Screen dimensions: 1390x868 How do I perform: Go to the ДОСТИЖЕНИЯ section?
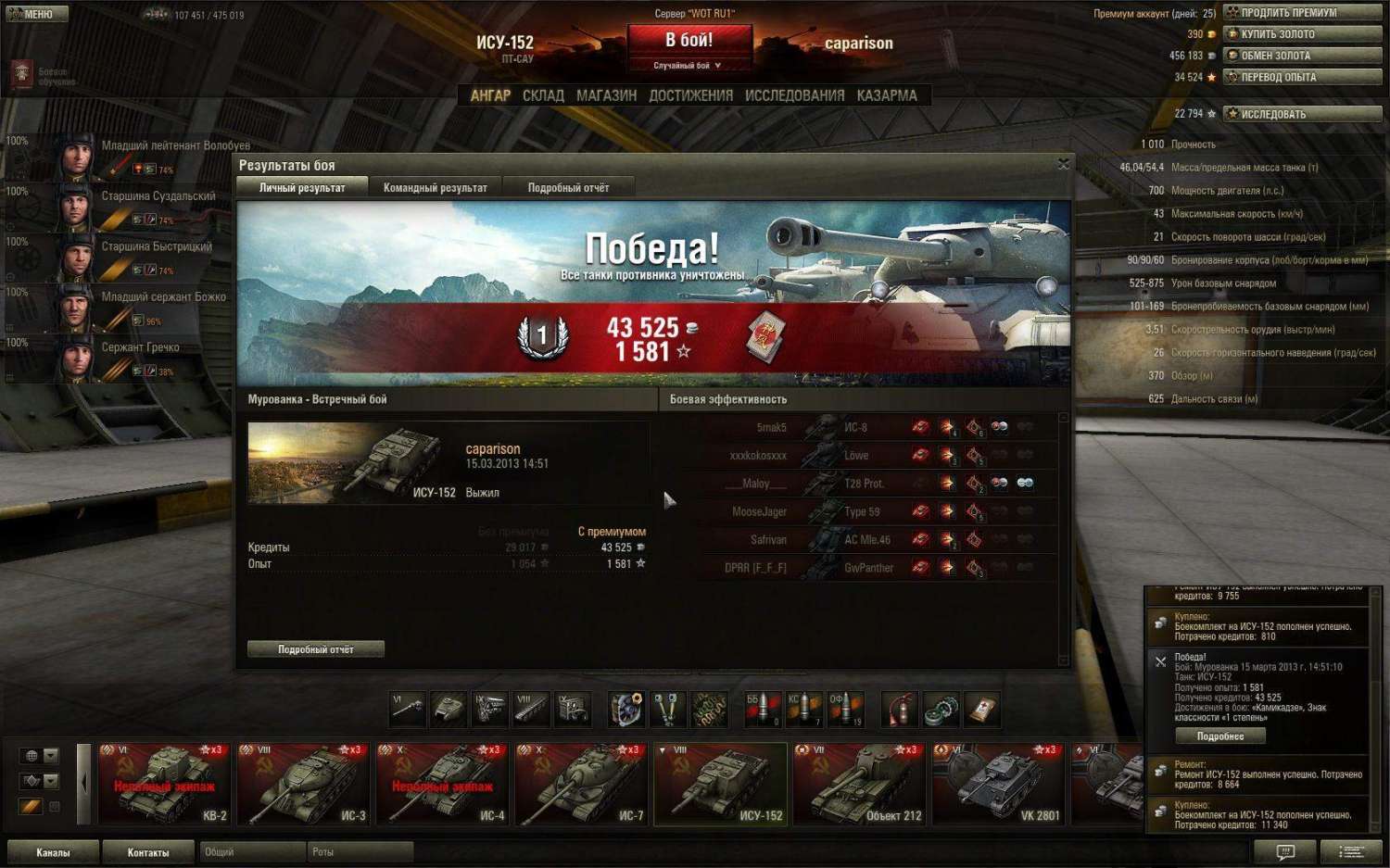[x=690, y=95]
